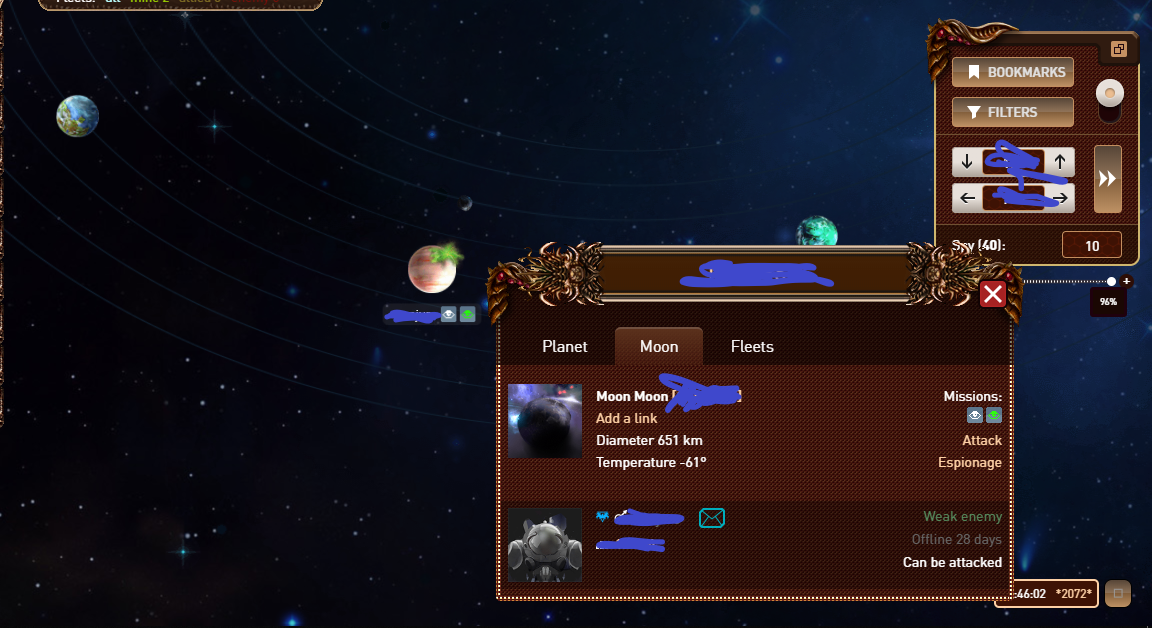Select the Moon tab
The height and width of the screenshot is (628, 1152).
659,346
